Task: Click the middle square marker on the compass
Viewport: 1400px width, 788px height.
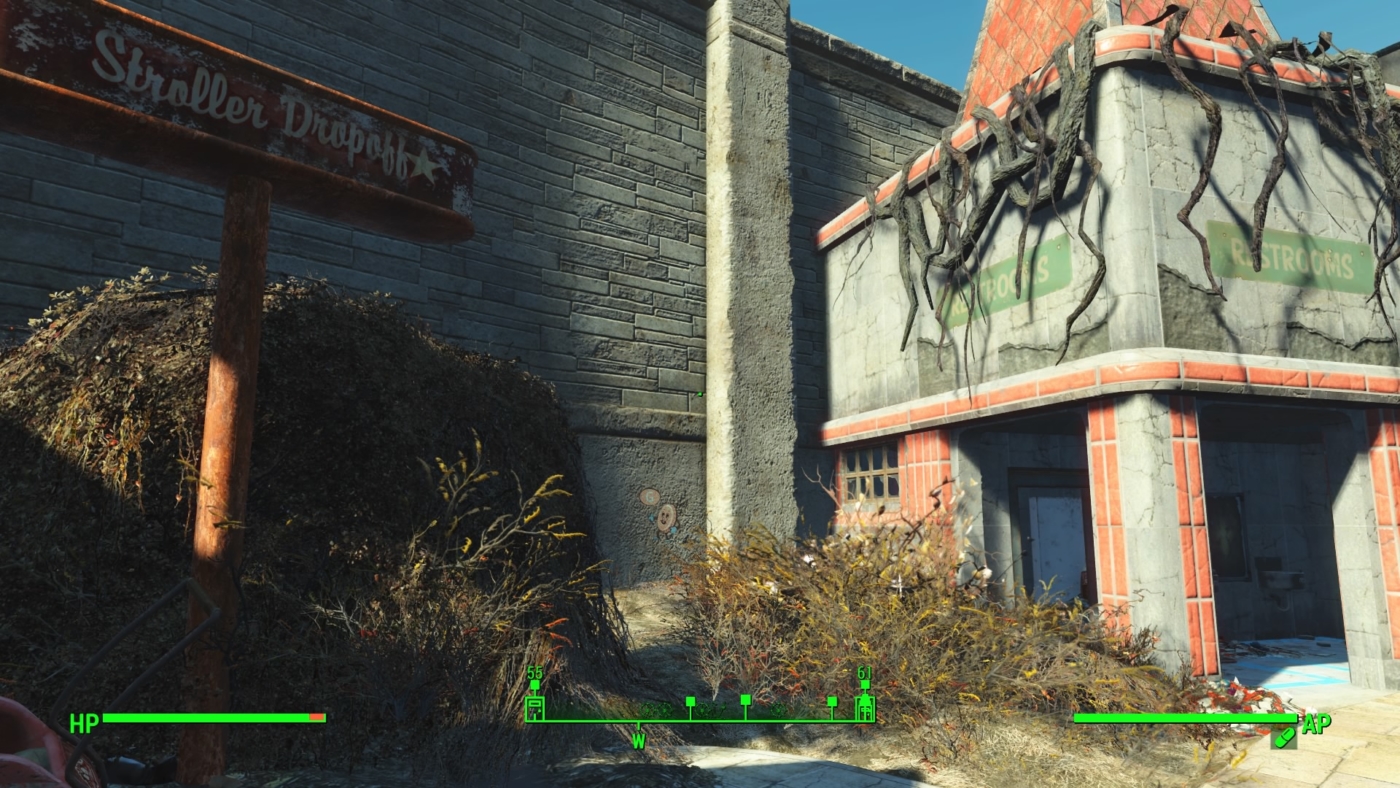Action: (745, 701)
